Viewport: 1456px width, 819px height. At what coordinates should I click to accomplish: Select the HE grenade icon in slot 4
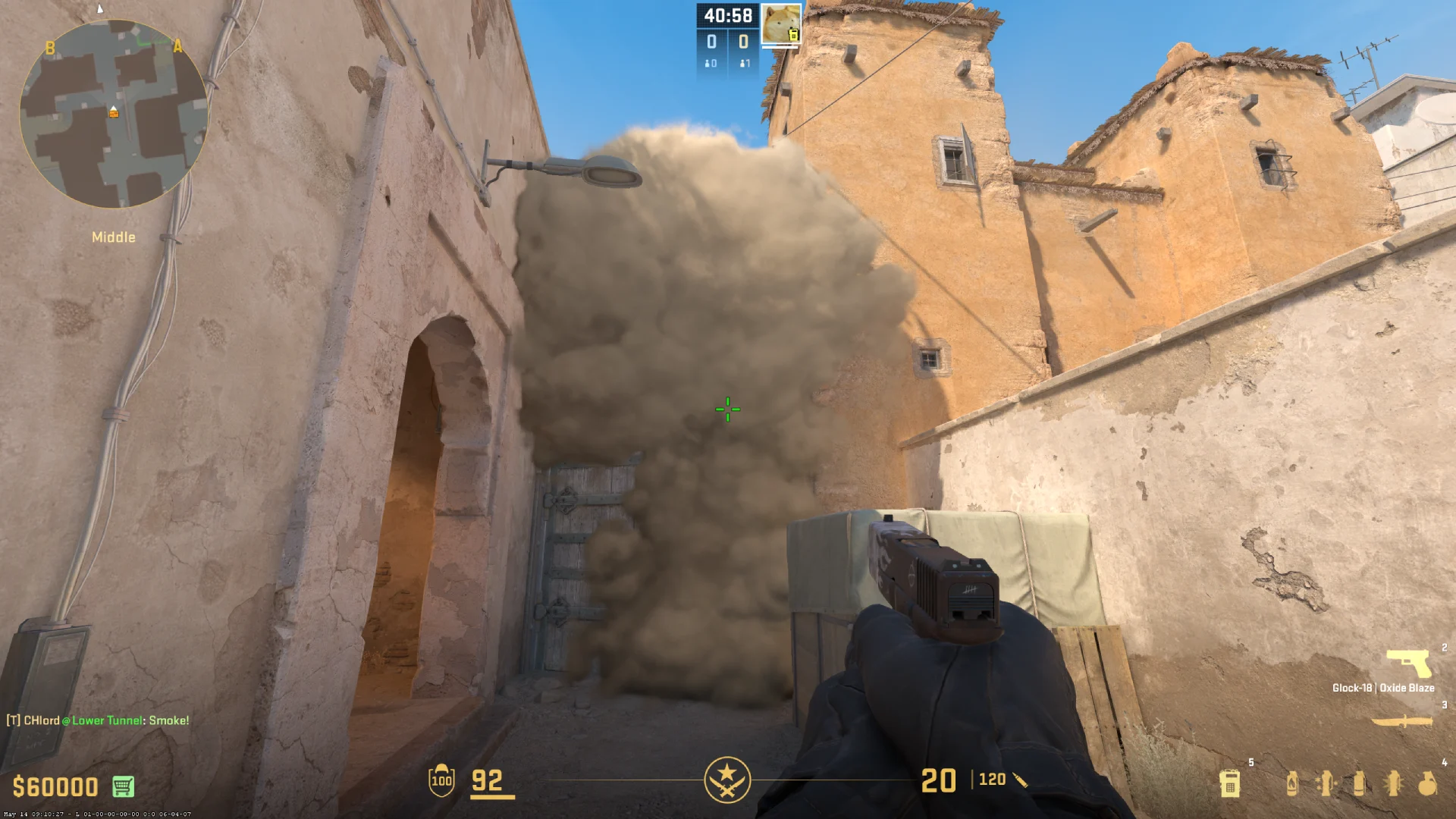click(1427, 784)
